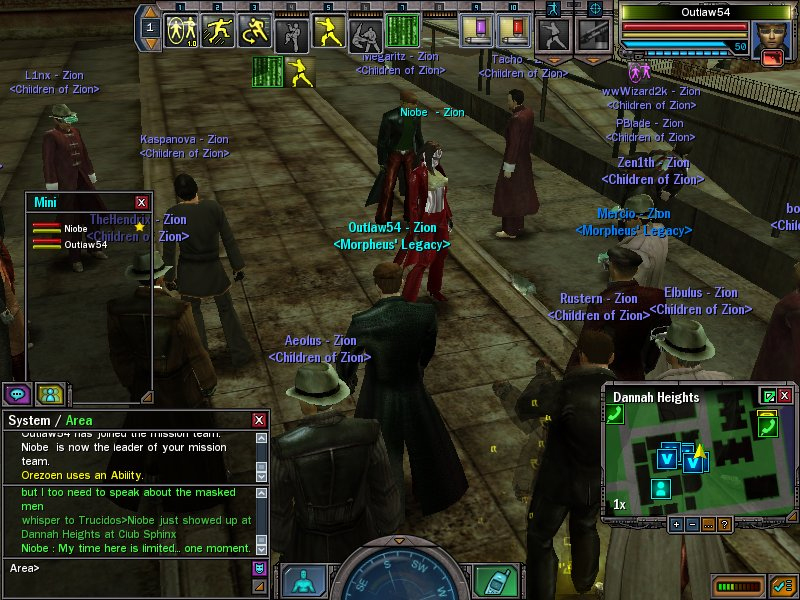Zoom in the Dannah Heights minimap
The height and width of the screenshot is (600, 800).
pos(676,524)
